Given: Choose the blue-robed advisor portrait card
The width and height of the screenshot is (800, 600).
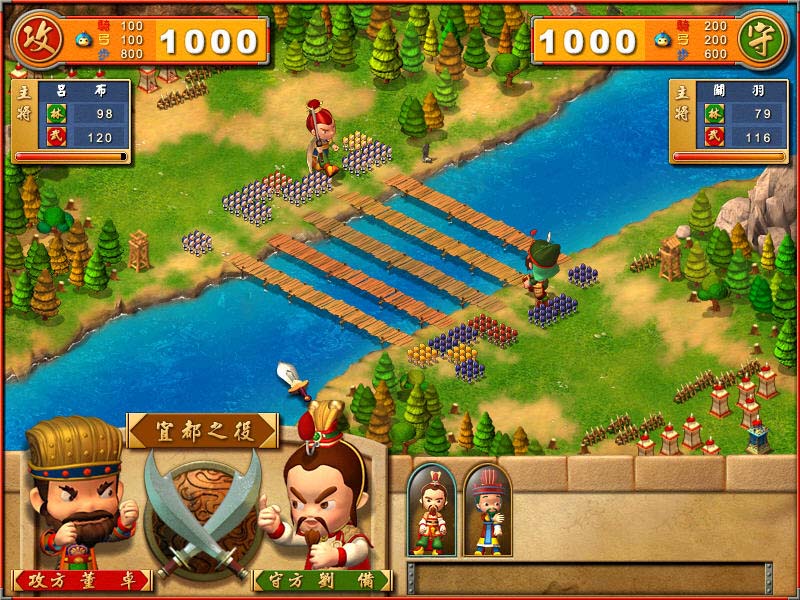Looking at the screenshot, I should point(487,510).
